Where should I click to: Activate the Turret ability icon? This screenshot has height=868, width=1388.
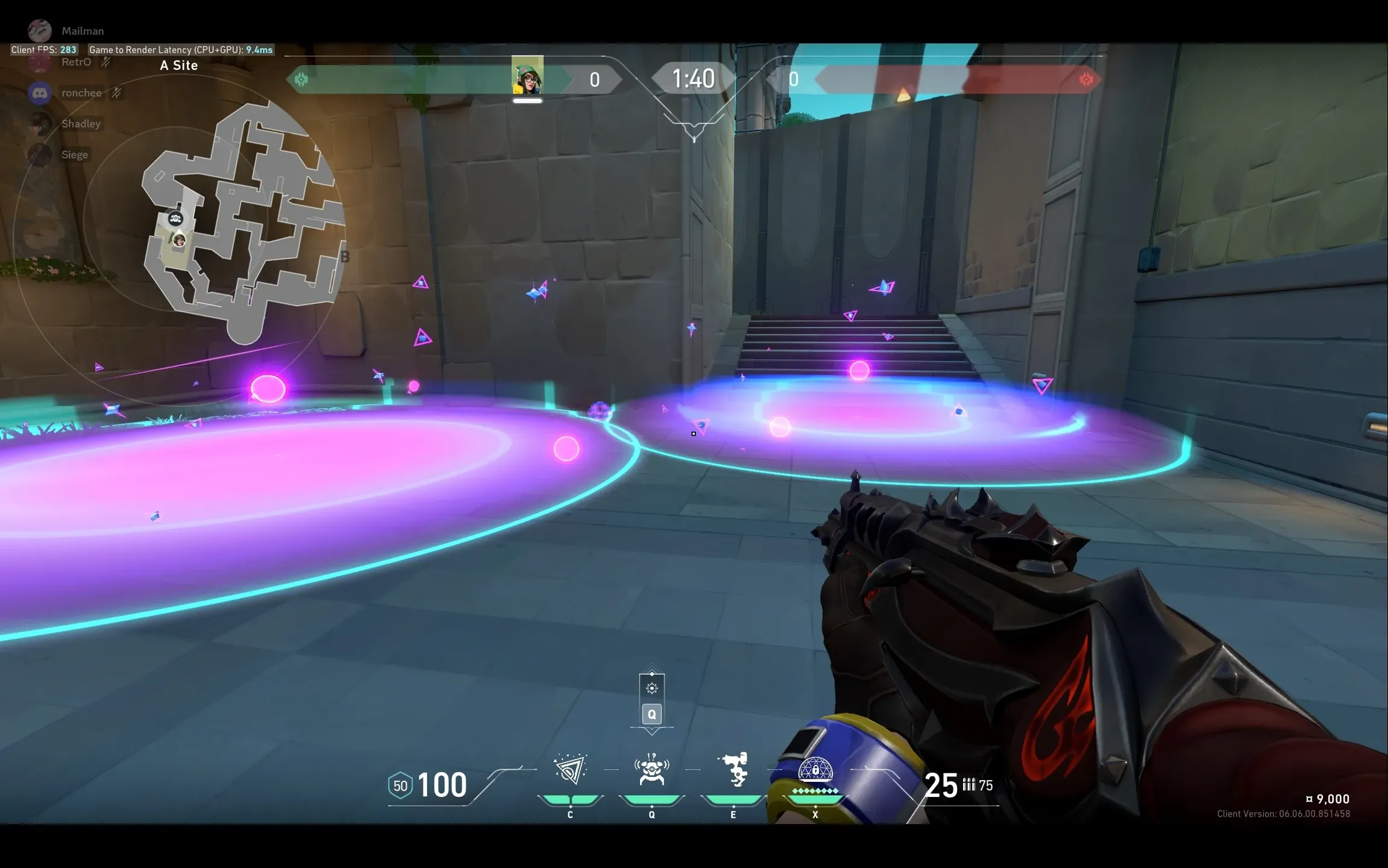733,770
